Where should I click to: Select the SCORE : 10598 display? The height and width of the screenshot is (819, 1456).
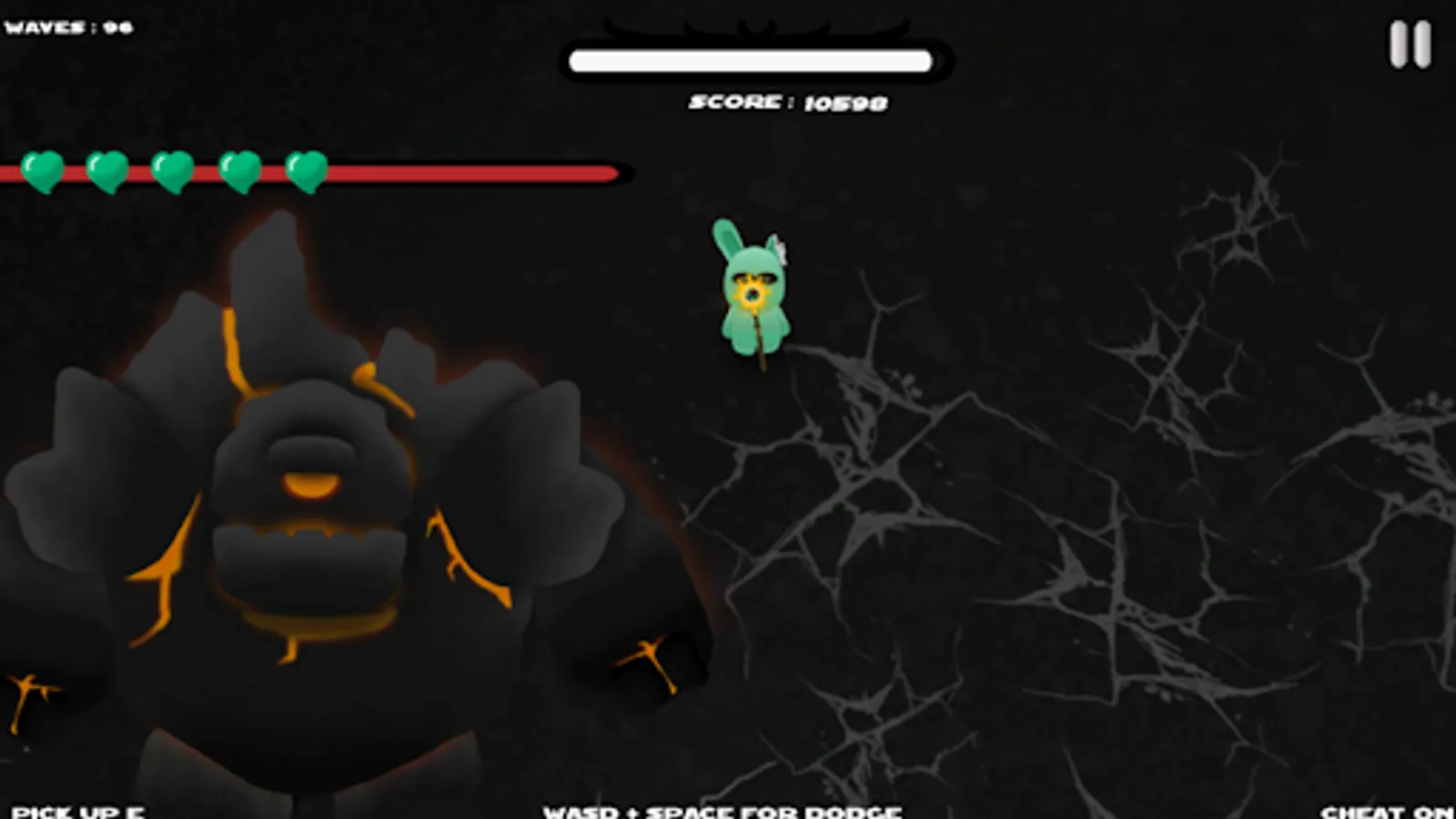[787, 103]
